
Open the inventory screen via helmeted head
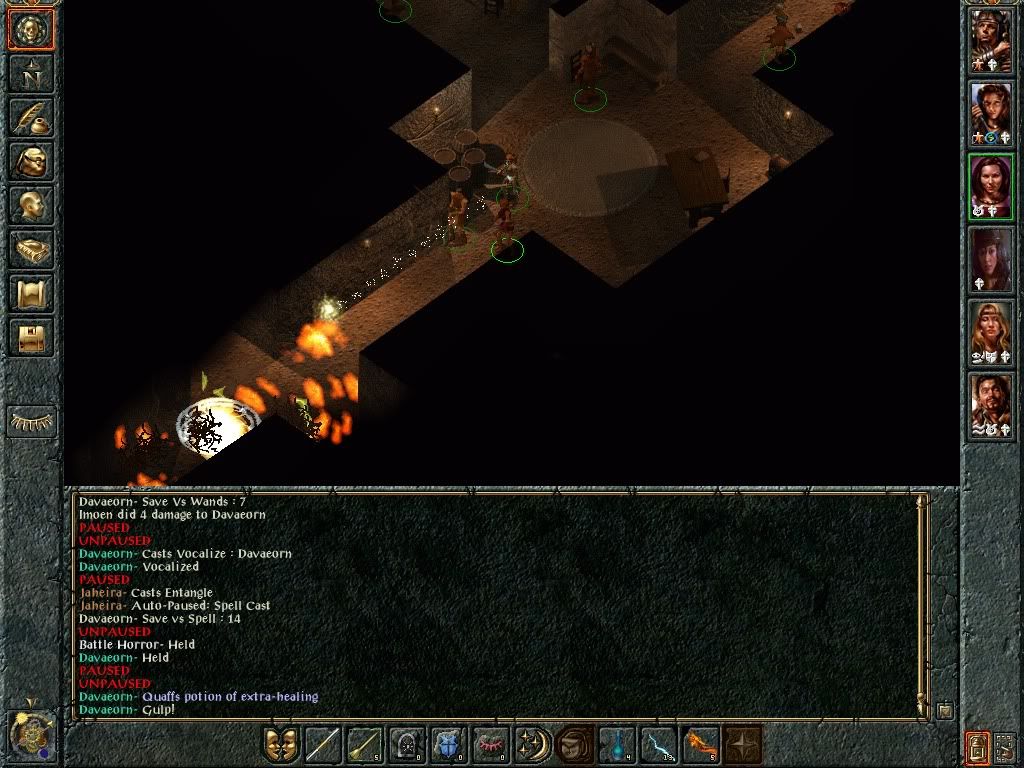coord(31,161)
